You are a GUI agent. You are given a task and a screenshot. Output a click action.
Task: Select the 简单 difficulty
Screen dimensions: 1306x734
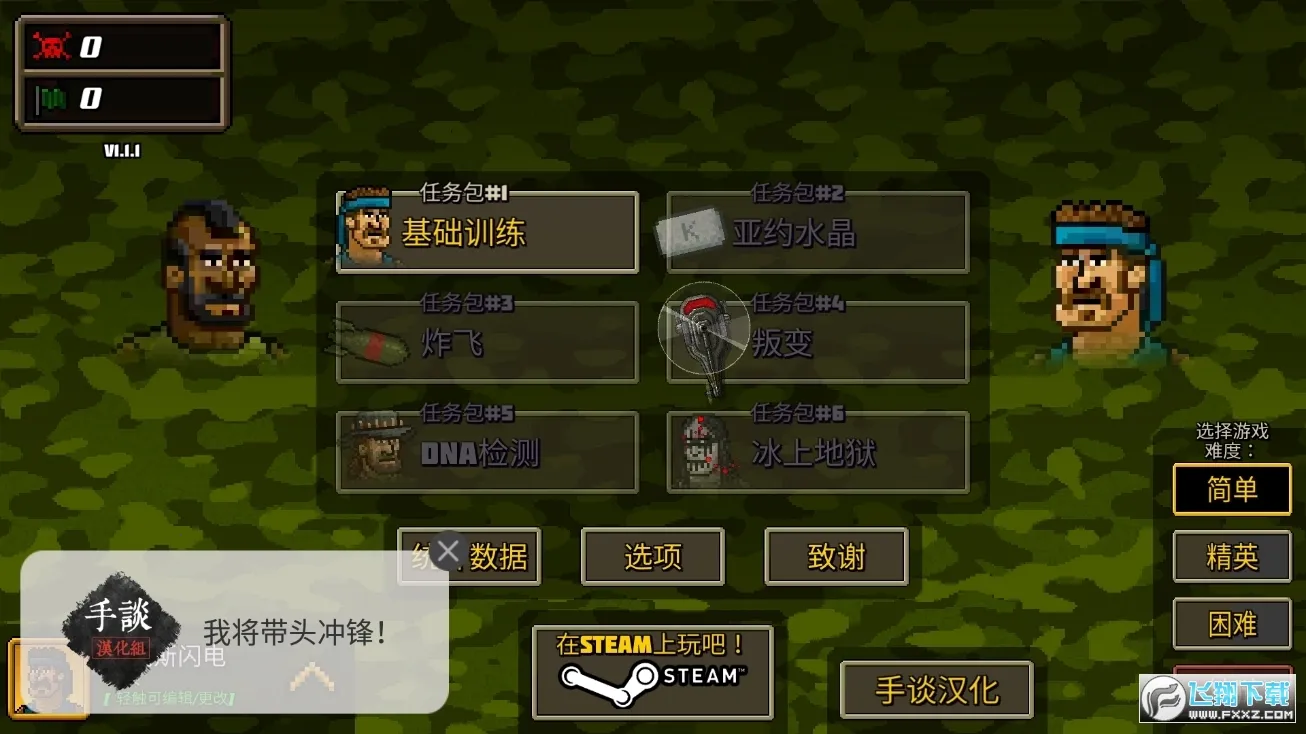(x=1232, y=490)
